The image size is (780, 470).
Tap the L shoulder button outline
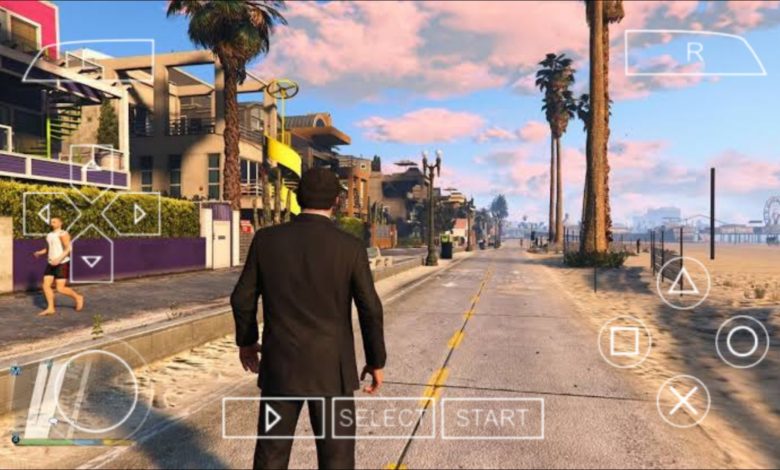click(x=90, y=60)
